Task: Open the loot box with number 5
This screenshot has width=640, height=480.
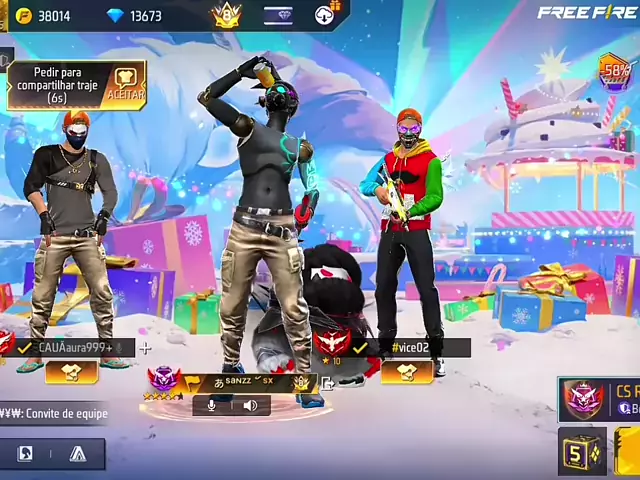Action: pos(581,451)
